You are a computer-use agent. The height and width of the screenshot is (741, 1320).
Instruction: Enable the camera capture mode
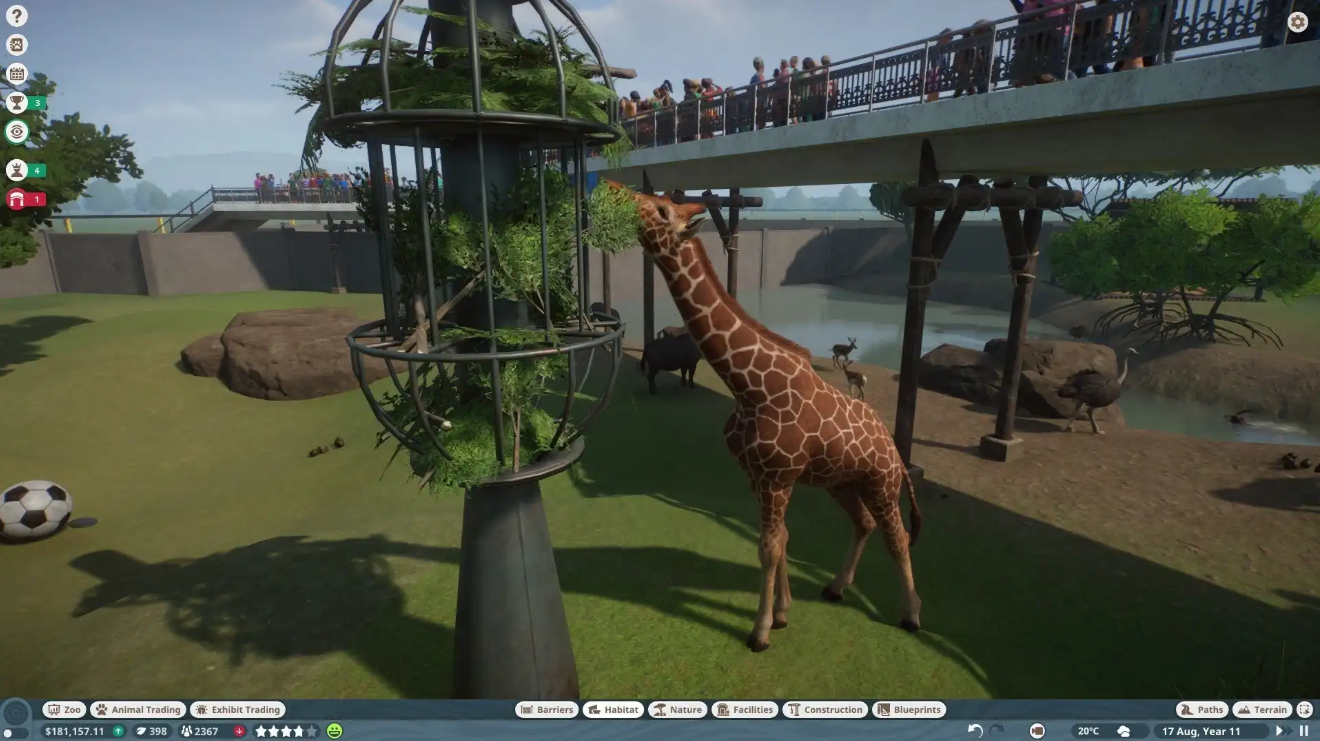click(x=1037, y=731)
